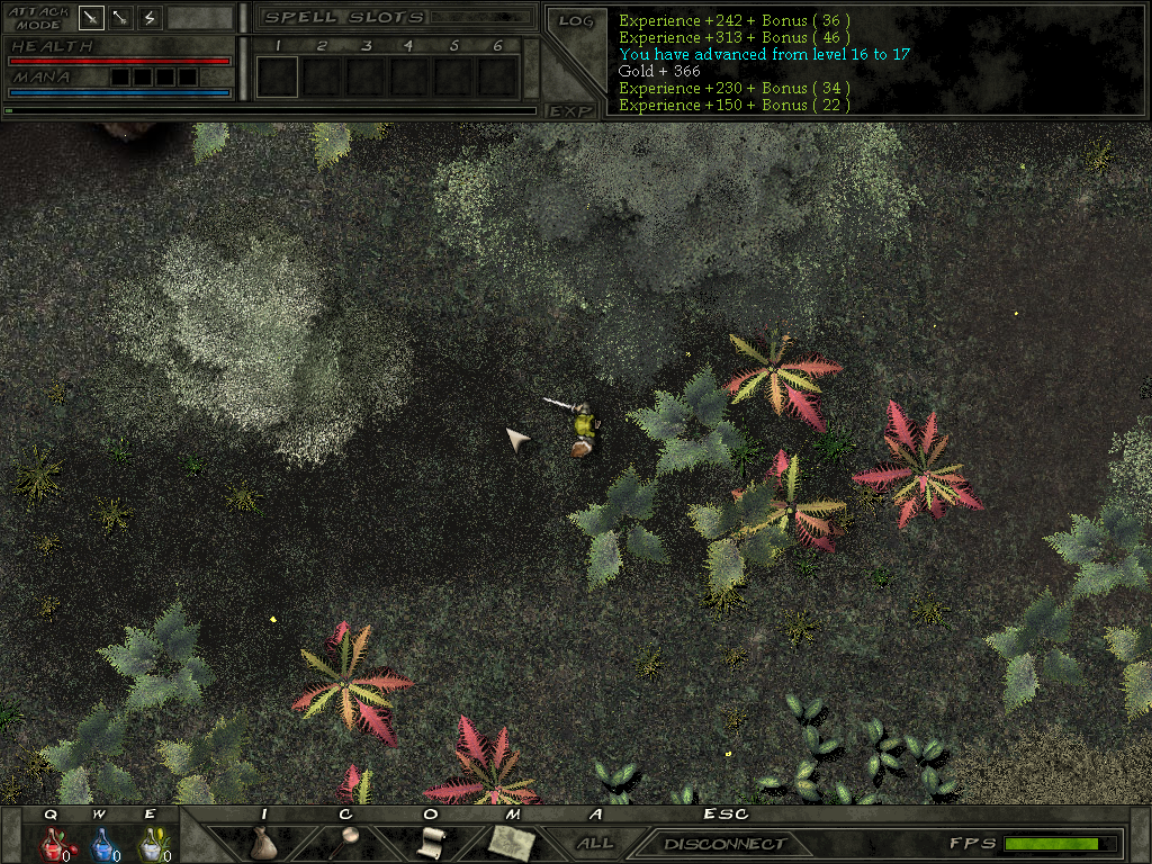Open the world map
This screenshot has height=864, width=1152.
(x=514, y=842)
